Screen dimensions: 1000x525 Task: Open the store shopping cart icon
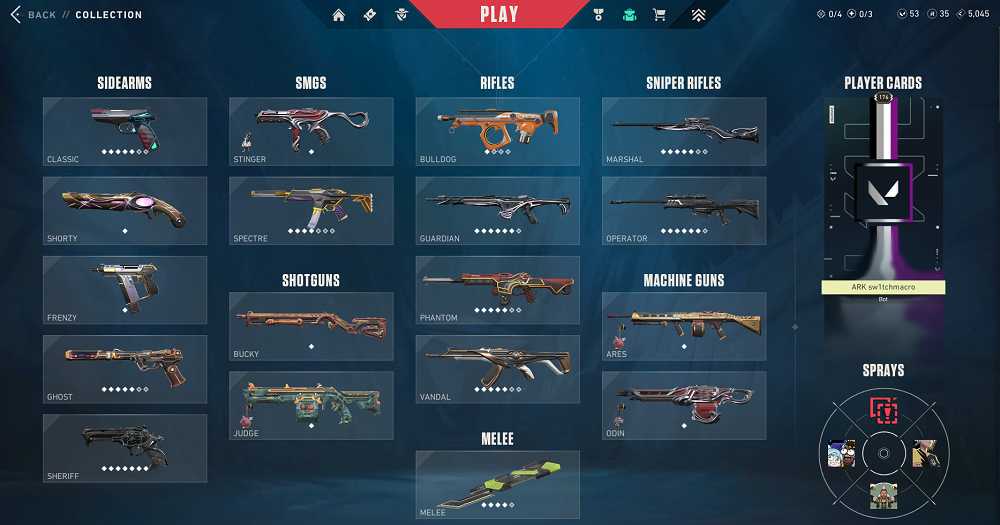(x=659, y=15)
